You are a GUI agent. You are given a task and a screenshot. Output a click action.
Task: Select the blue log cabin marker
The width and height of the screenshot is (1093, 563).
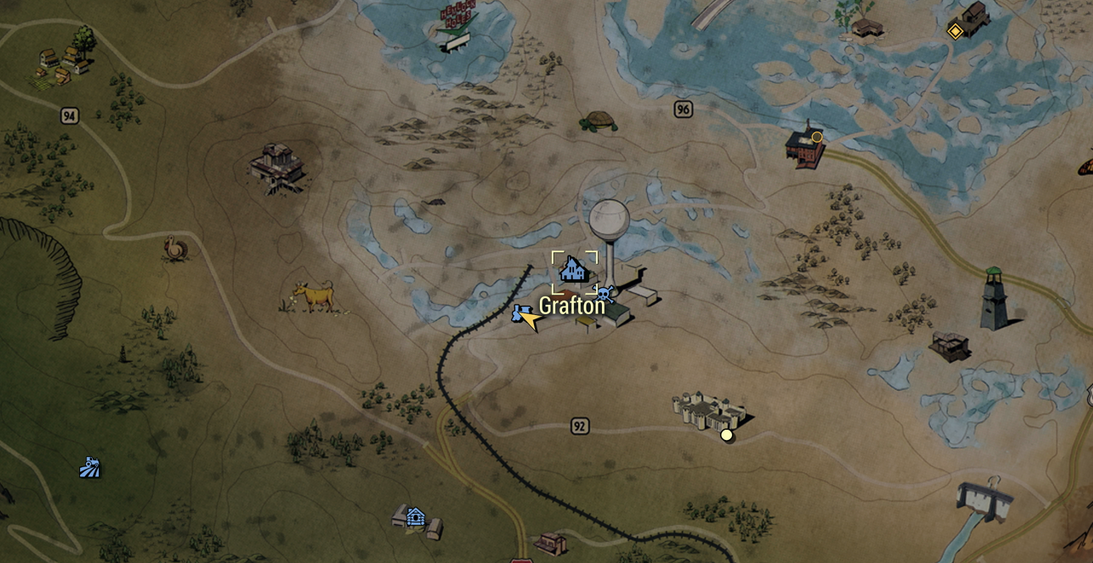(416, 517)
